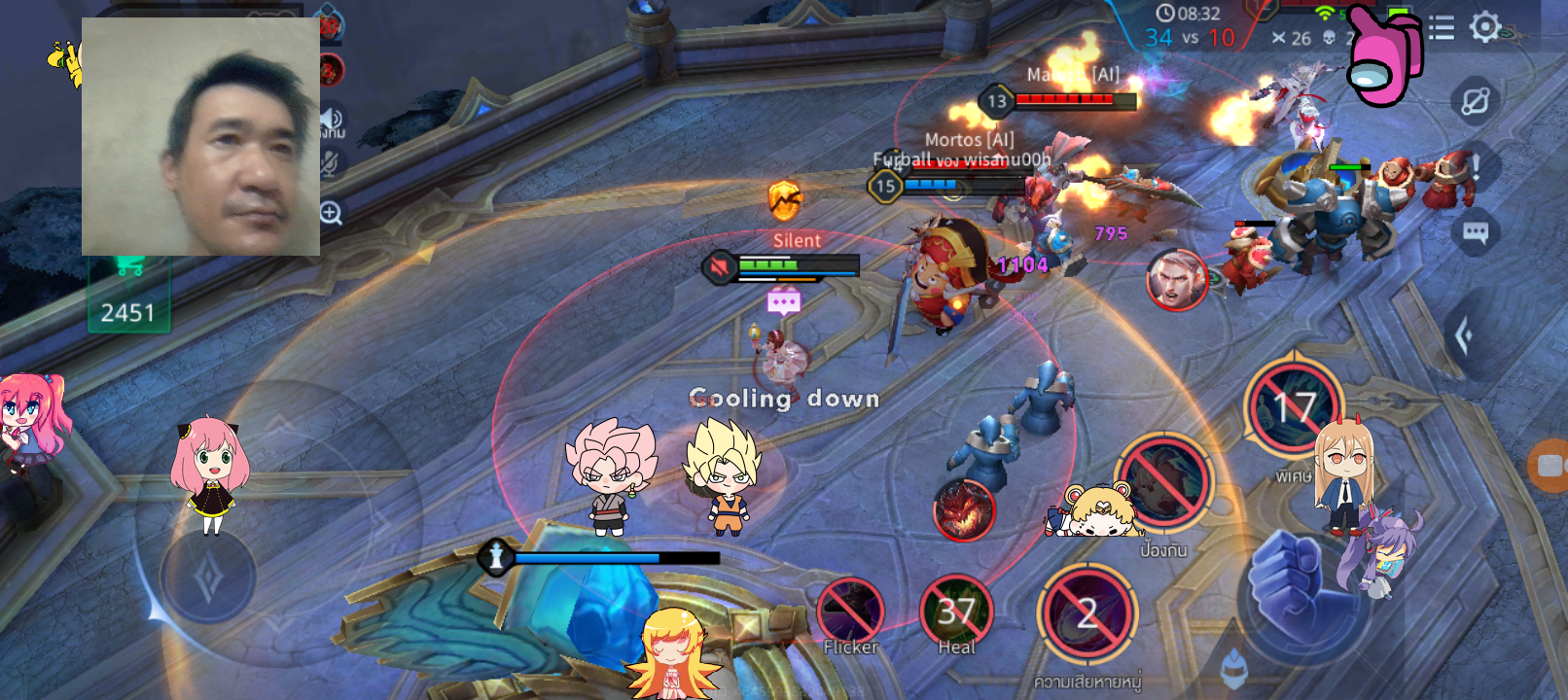Image resolution: width=1568 pixels, height=700 pixels.
Task: Show the scoreboard list icon
Action: click(x=1442, y=27)
